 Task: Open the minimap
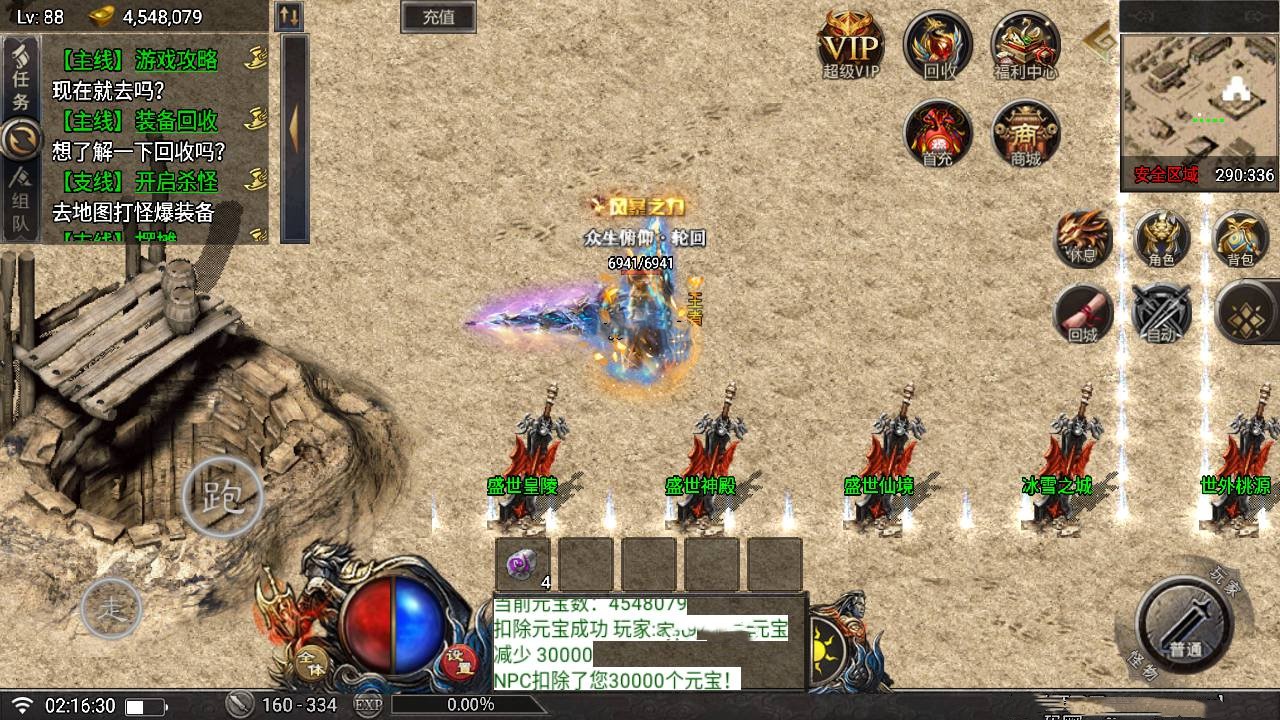coord(1199,96)
